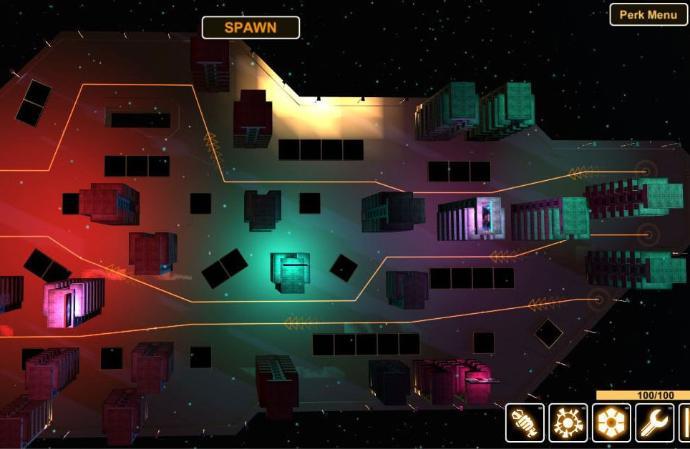The width and height of the screenshot is (690, 449).
Task: Activate the wrench repair tool icon
Action: coord(654,423)
